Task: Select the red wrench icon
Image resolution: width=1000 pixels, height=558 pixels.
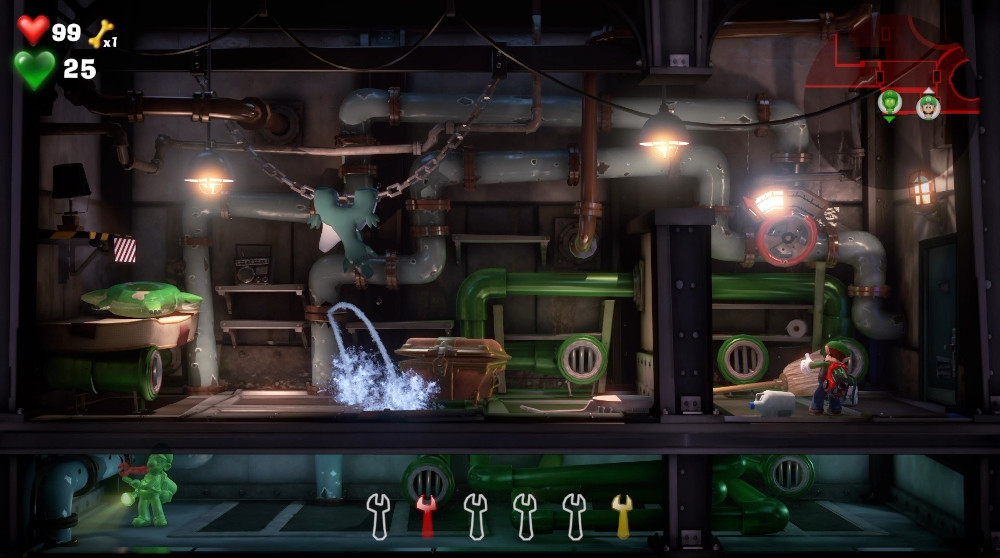Action: [427, 515]
